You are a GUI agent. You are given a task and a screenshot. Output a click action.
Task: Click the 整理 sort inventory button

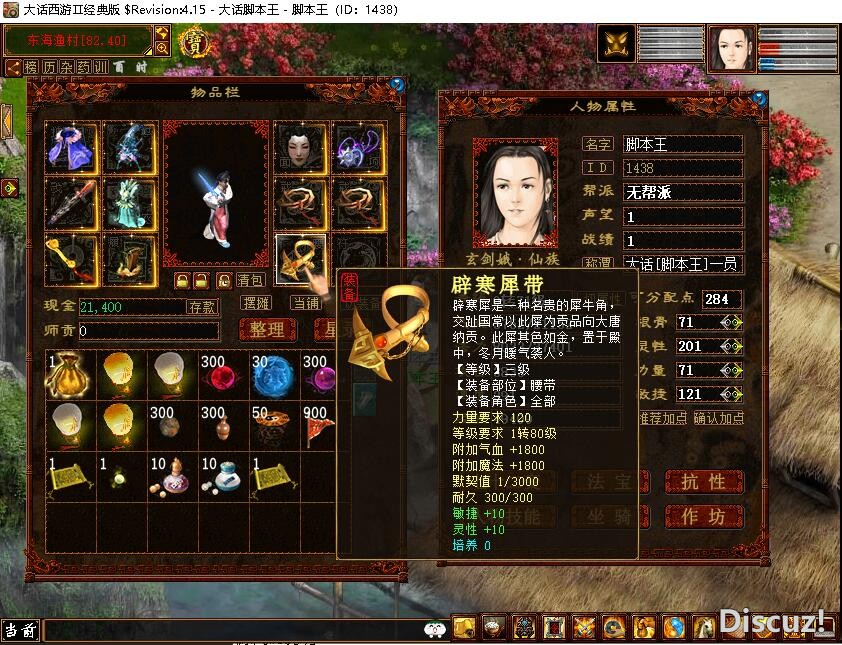click(x=266, y=329)
